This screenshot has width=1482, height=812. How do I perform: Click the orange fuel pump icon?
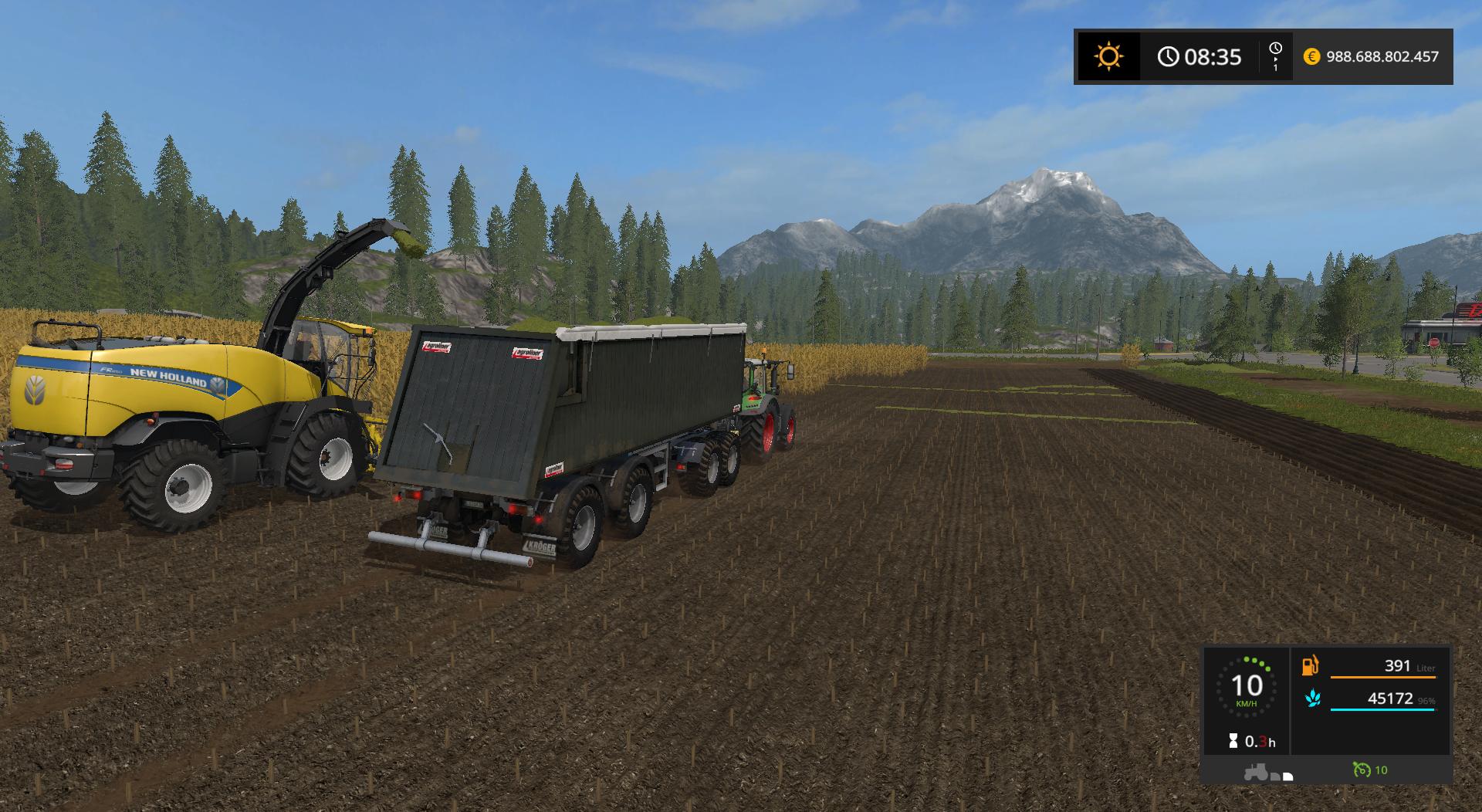point(1311,665)
